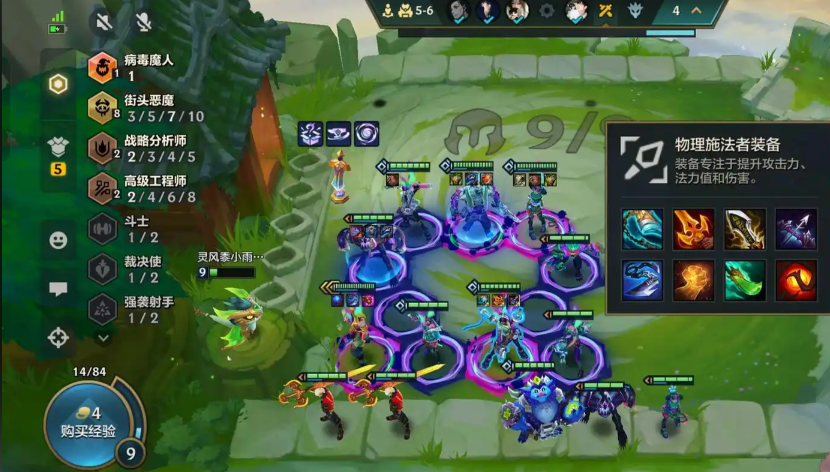Expand the trait list with the down arrow
The height and width of the screenshot is (472, 830).
103,338
